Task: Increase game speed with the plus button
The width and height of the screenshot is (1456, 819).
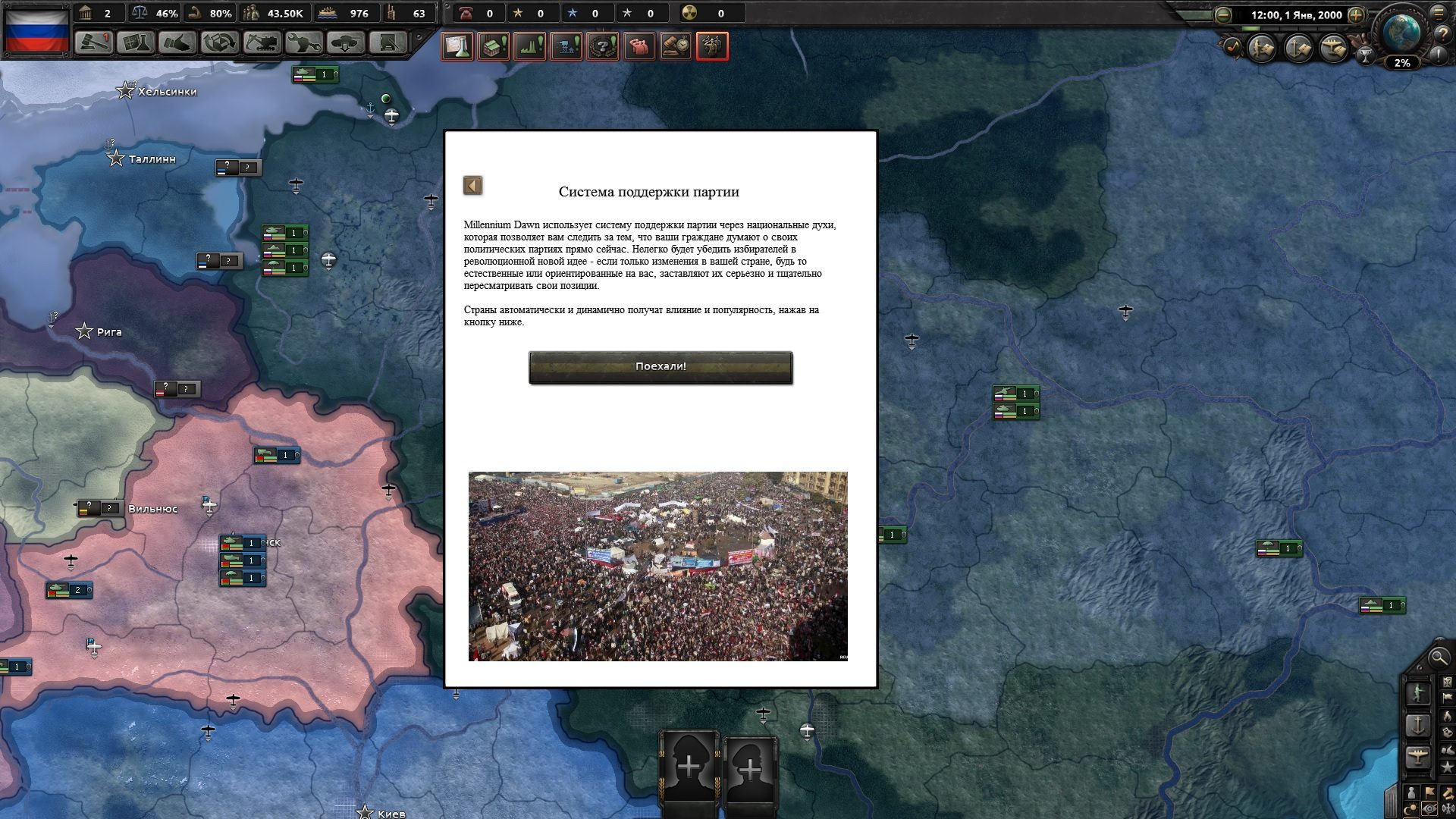Action: pos(1356,15)
